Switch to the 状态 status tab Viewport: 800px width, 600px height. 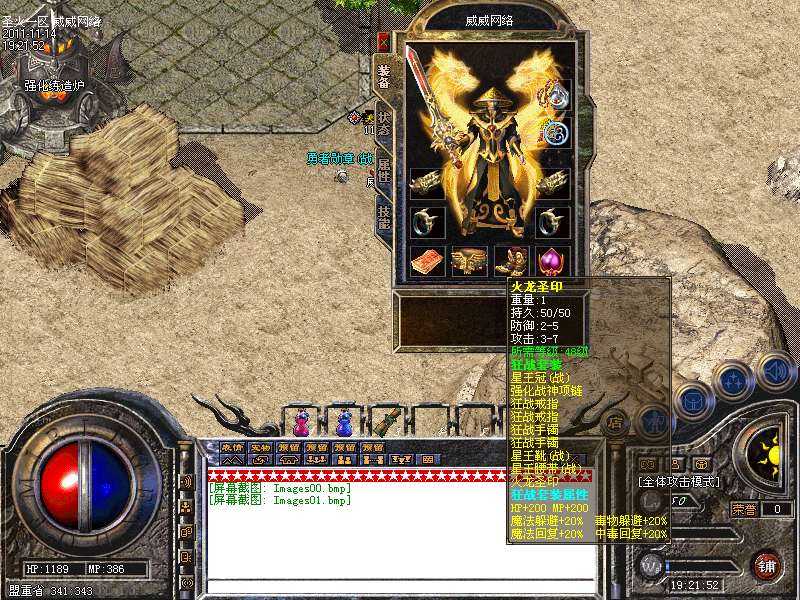pyautogui.click(x=384, y=122)
